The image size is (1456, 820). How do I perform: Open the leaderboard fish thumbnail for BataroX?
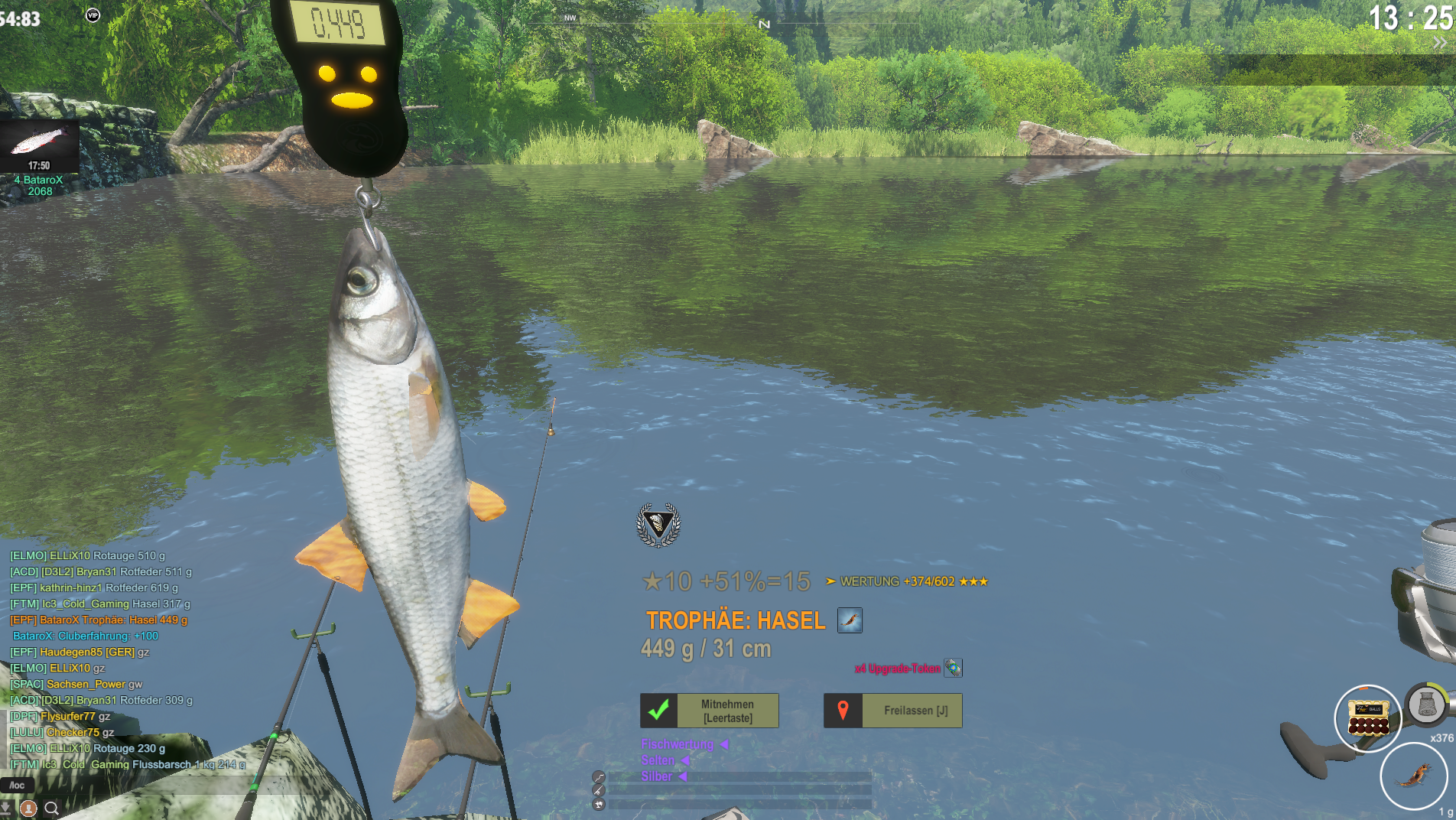tap(39, 145)
